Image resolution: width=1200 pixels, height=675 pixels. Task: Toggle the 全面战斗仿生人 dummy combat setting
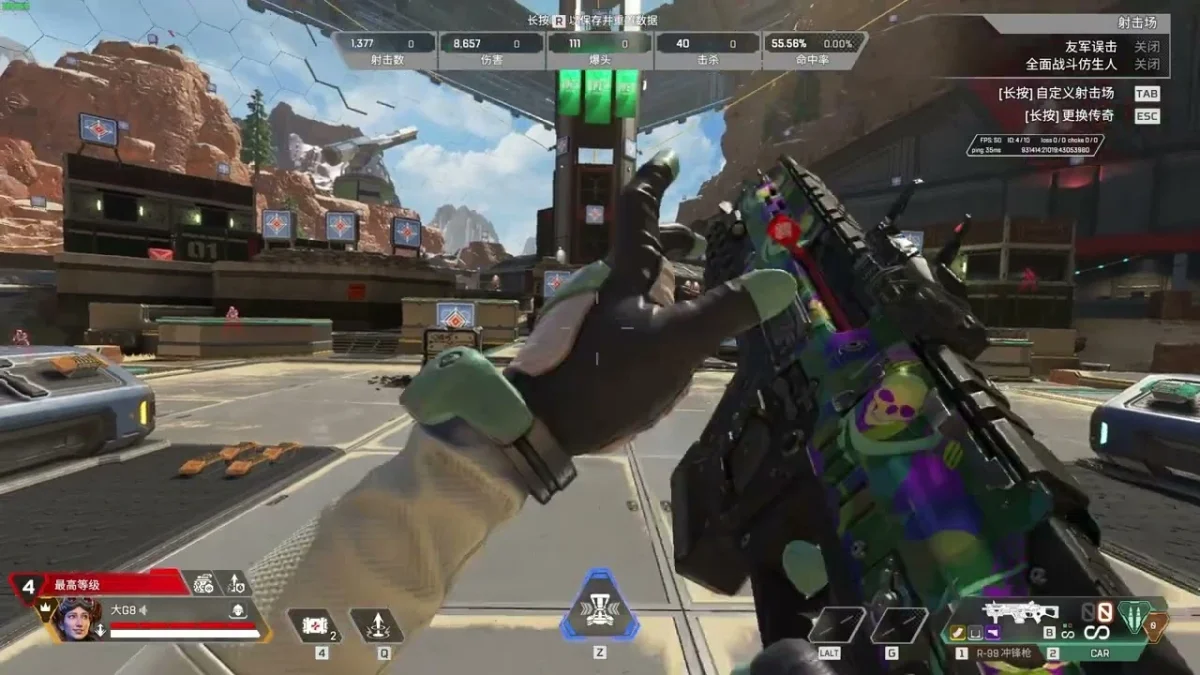click(1146, 64)
